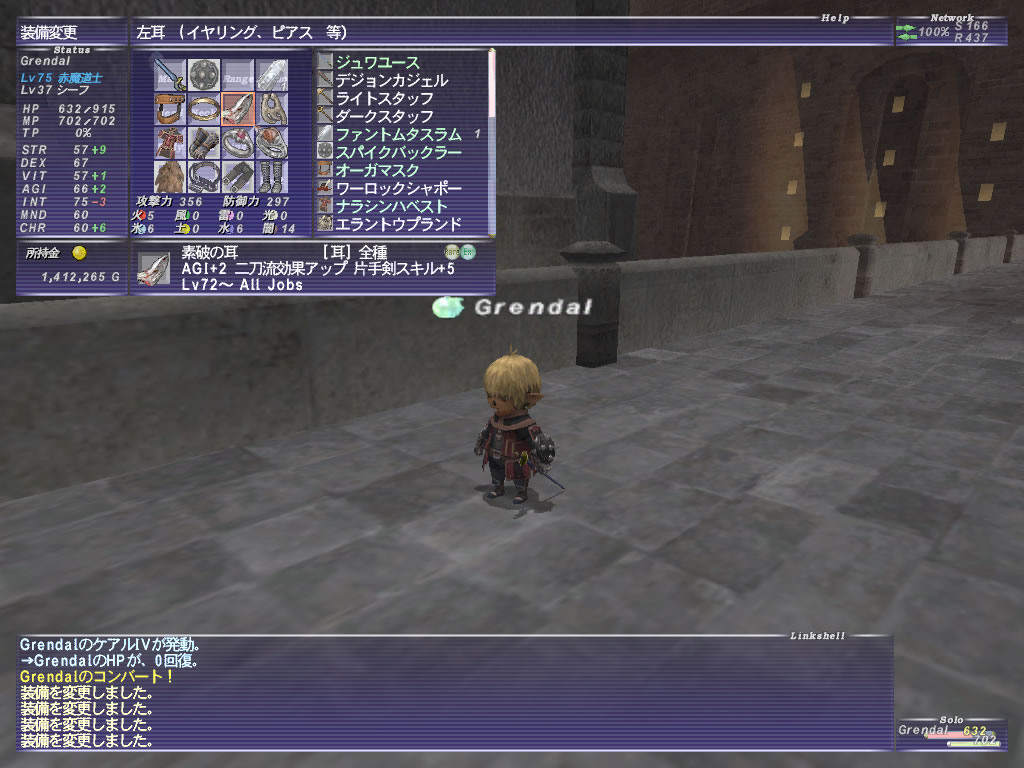
Task: Open the orange mask head slot
Action: [x=170, y=108]
